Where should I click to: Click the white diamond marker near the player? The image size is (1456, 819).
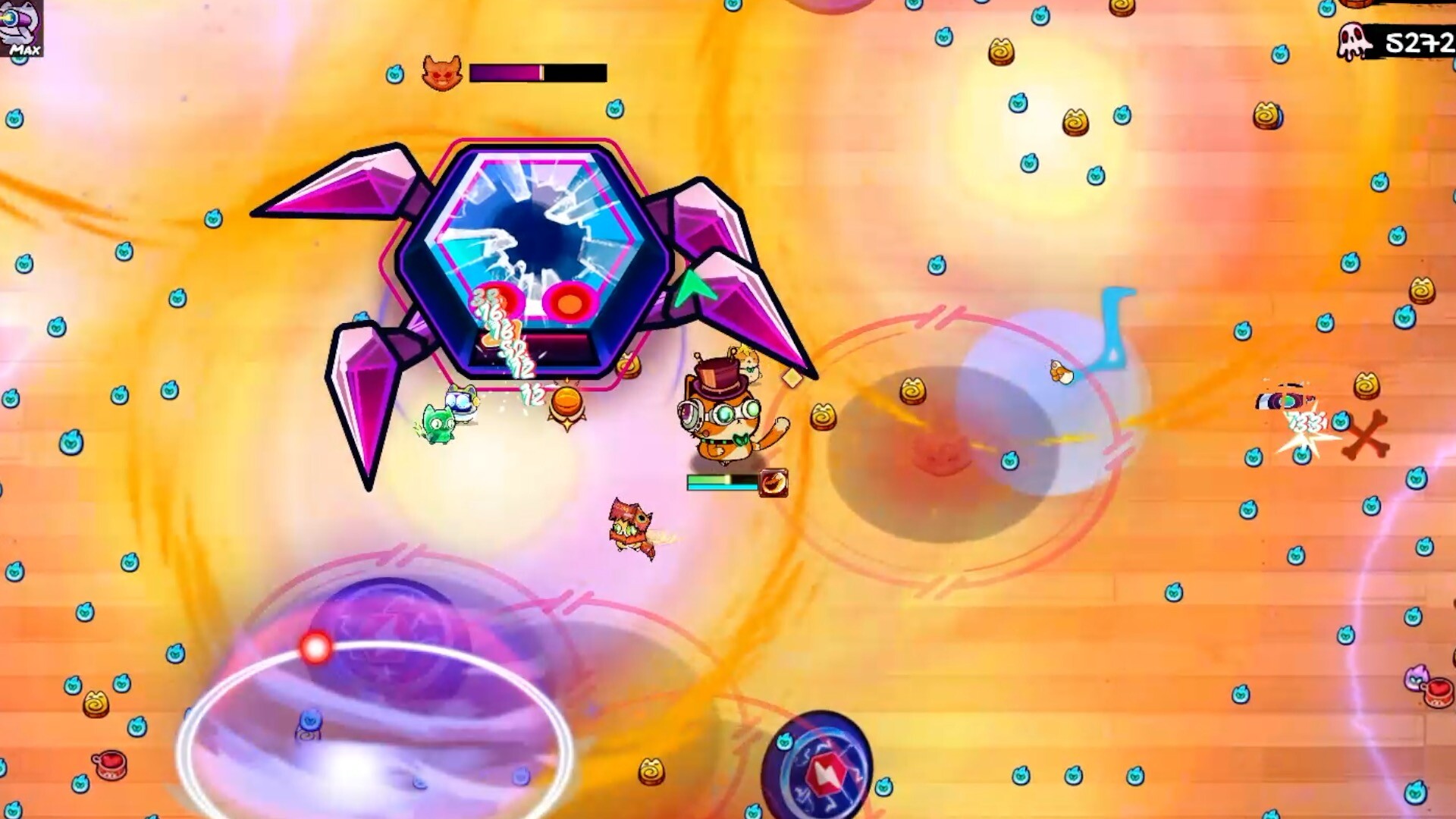(792, 377)
